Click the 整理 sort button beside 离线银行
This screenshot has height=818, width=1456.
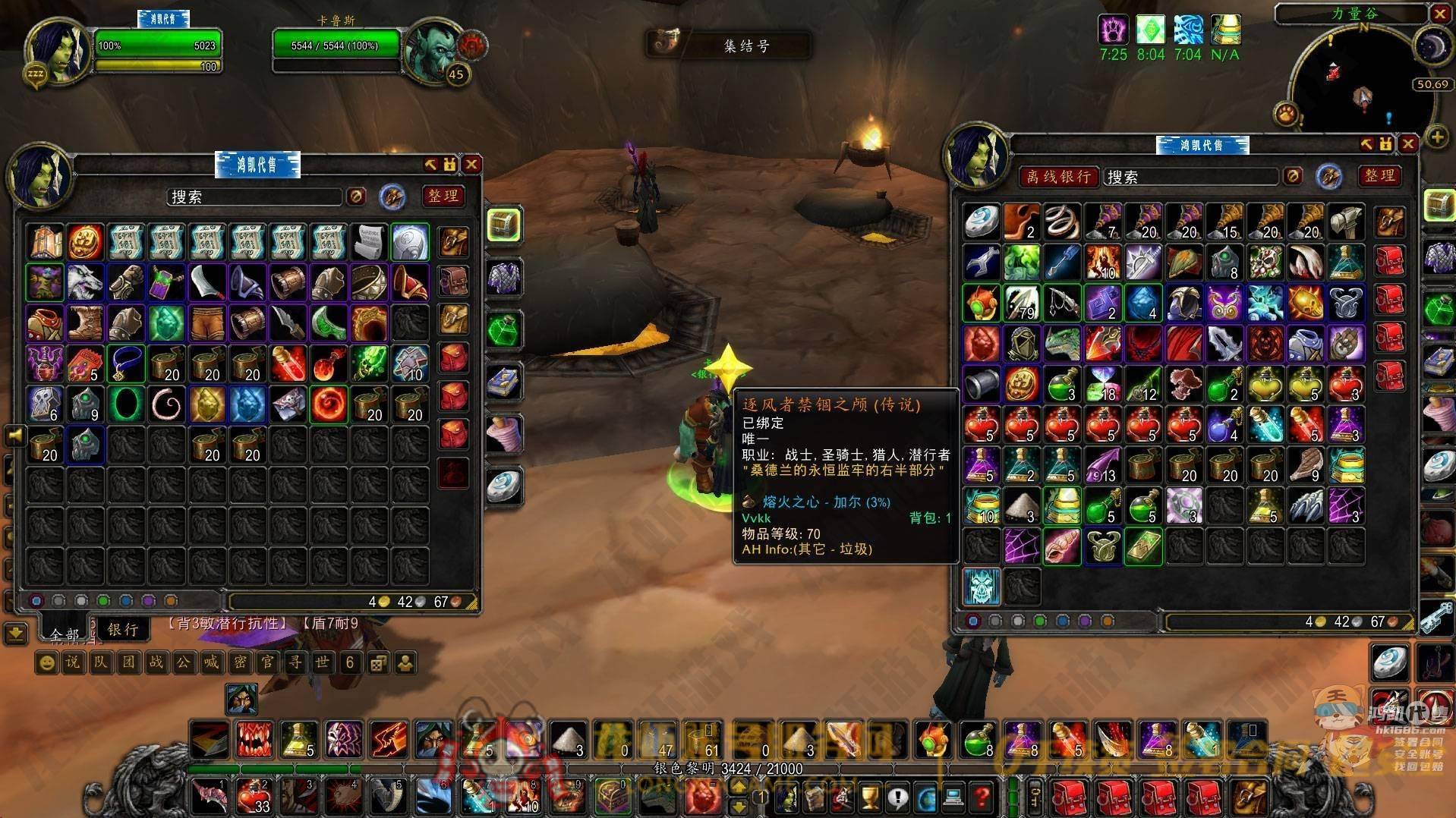coord(1379,176)
